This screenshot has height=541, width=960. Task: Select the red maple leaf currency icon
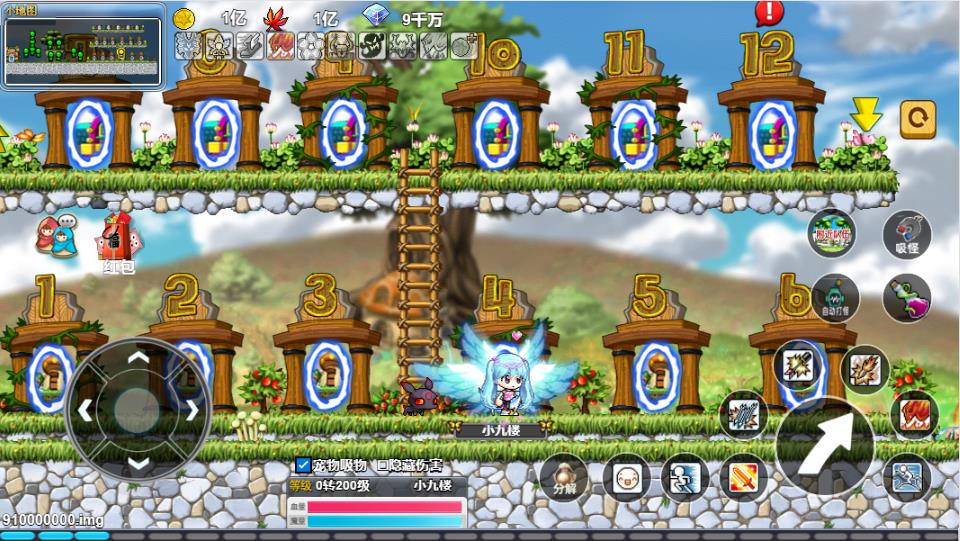[x=275, y=18]
